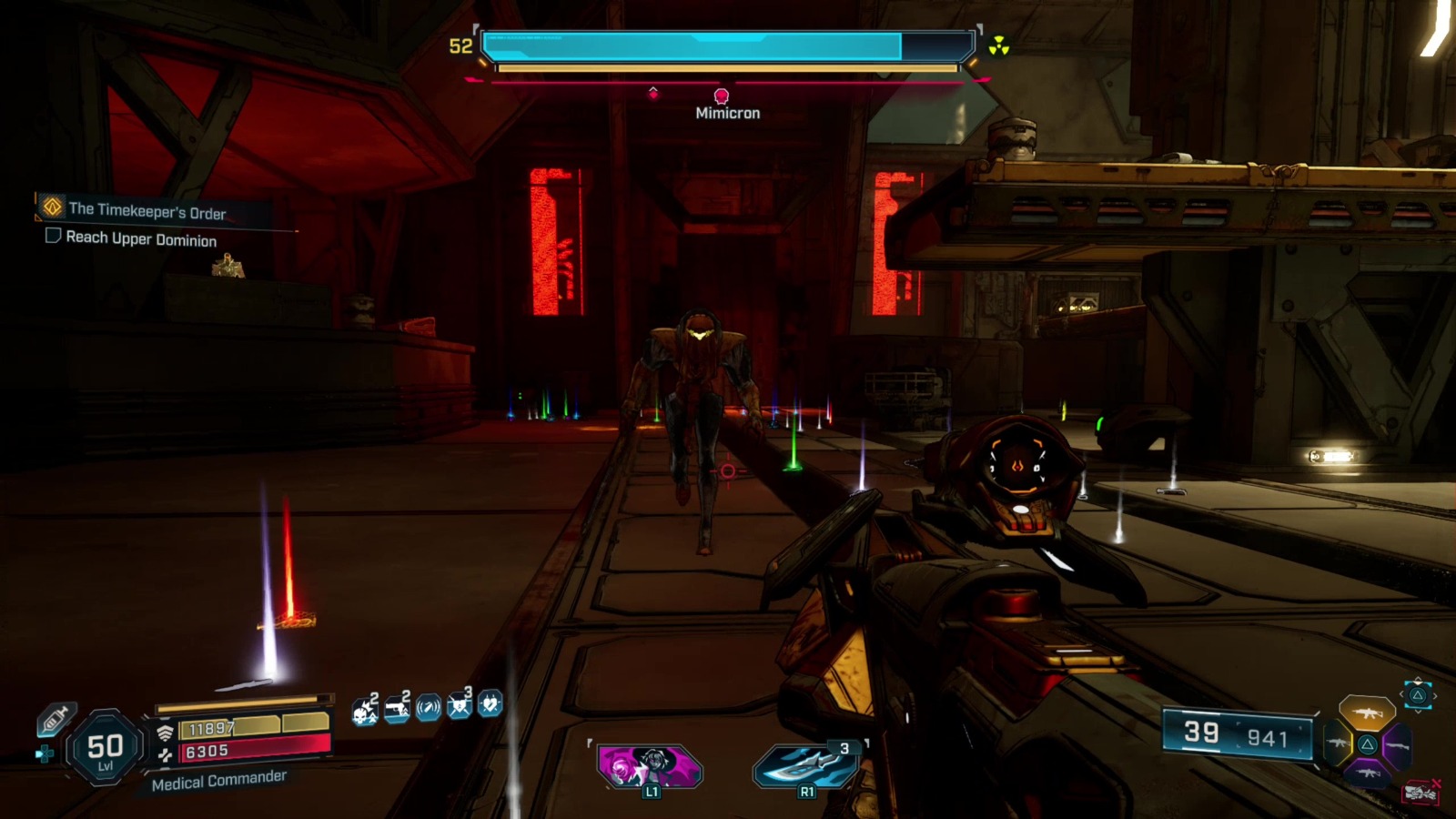Inspect the pistol buff icon
Screen dimensions: 1456x819
397,707
